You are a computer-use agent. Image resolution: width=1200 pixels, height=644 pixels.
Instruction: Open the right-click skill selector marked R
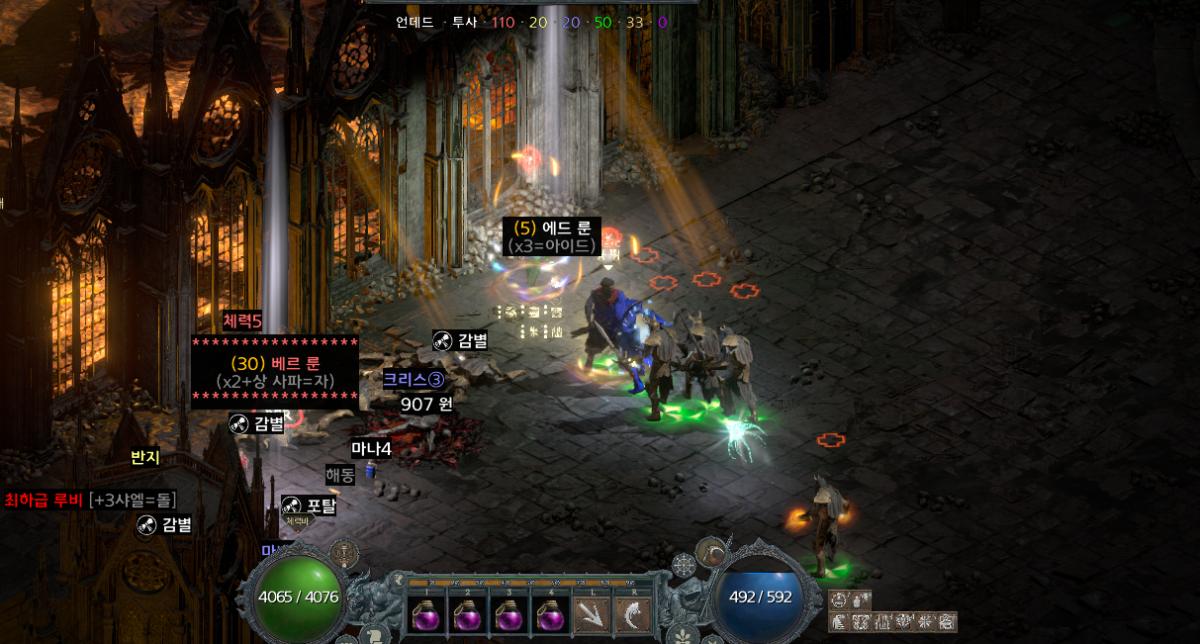634,613
